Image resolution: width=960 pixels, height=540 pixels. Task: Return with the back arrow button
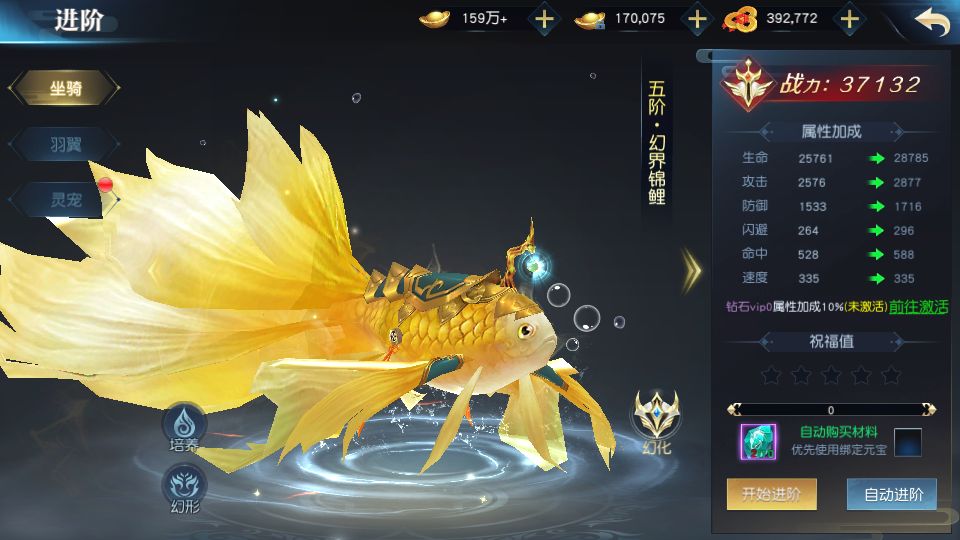[930, 21]
